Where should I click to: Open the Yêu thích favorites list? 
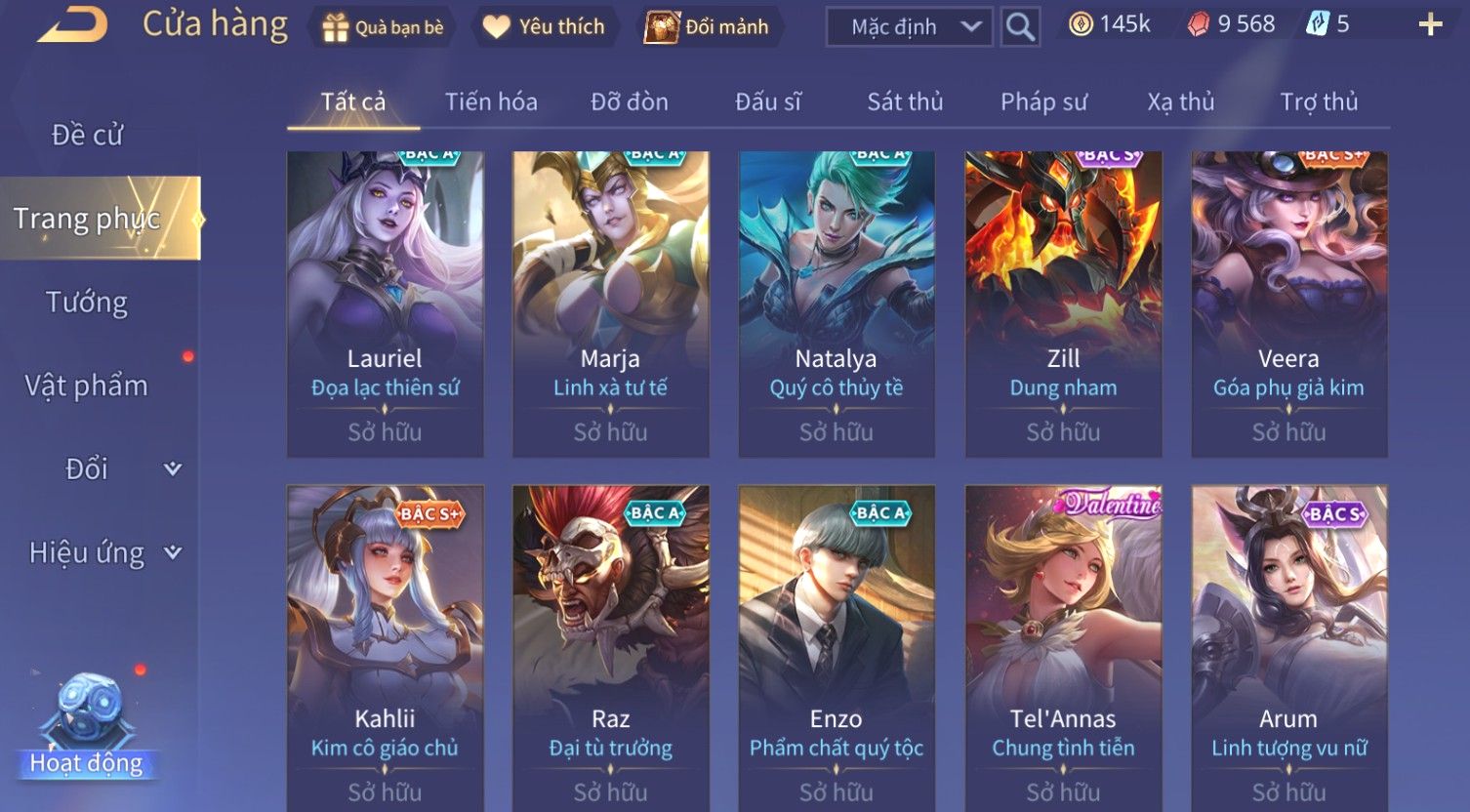(544, 27)
